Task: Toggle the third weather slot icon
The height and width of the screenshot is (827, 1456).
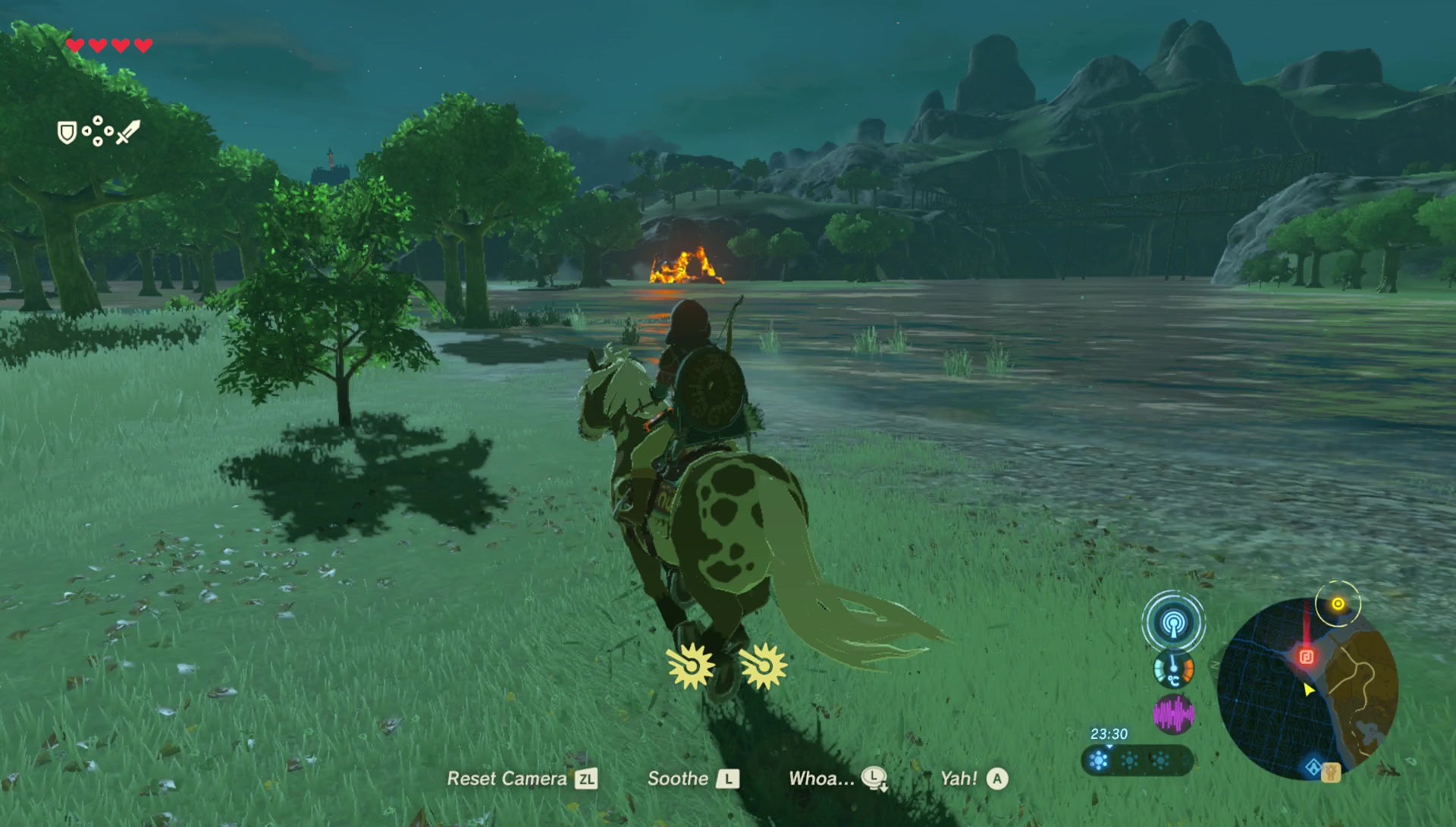Action: click(x=1161, y=762)
